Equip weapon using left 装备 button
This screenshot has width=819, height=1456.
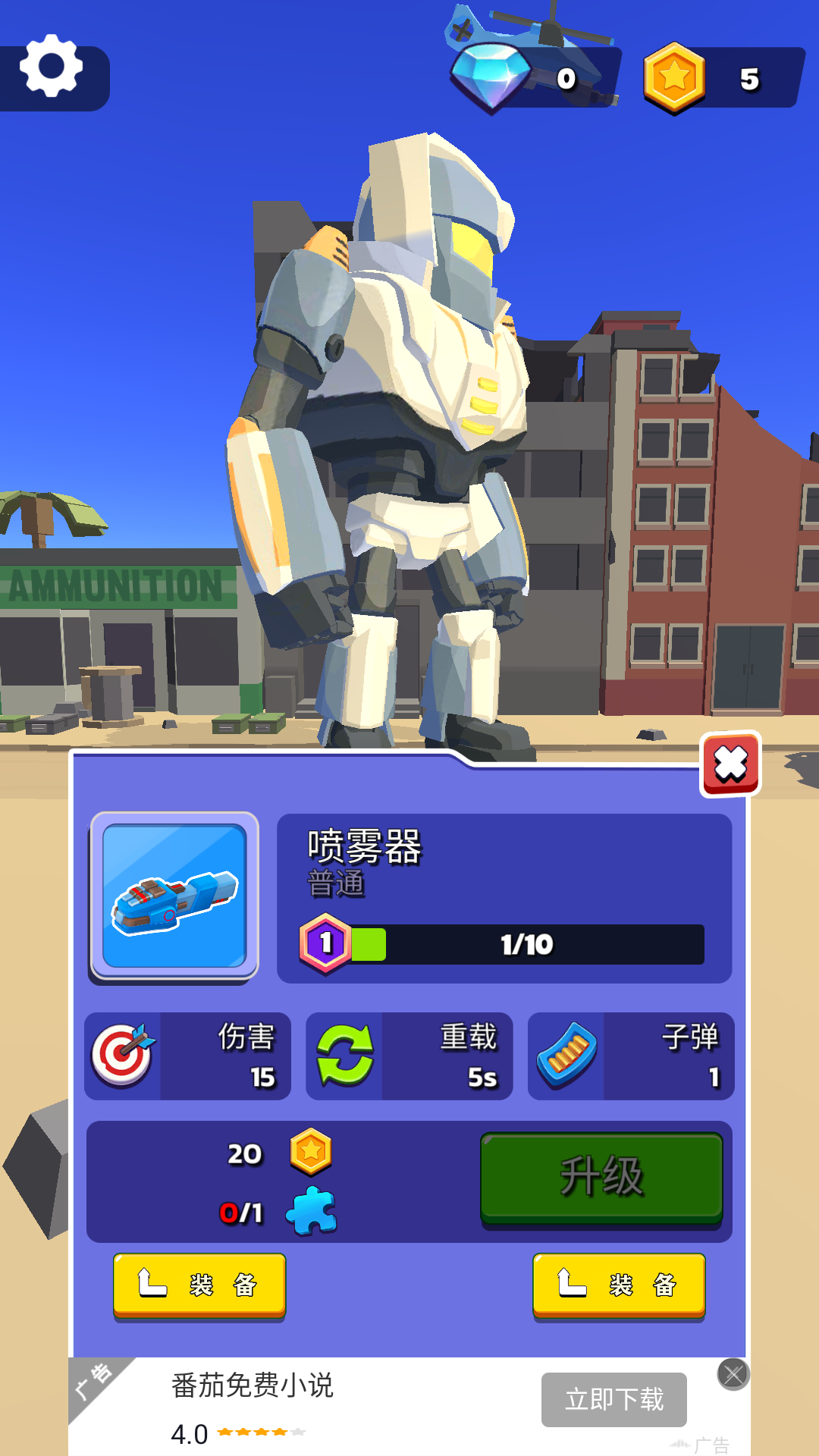tap(199, 1285)
